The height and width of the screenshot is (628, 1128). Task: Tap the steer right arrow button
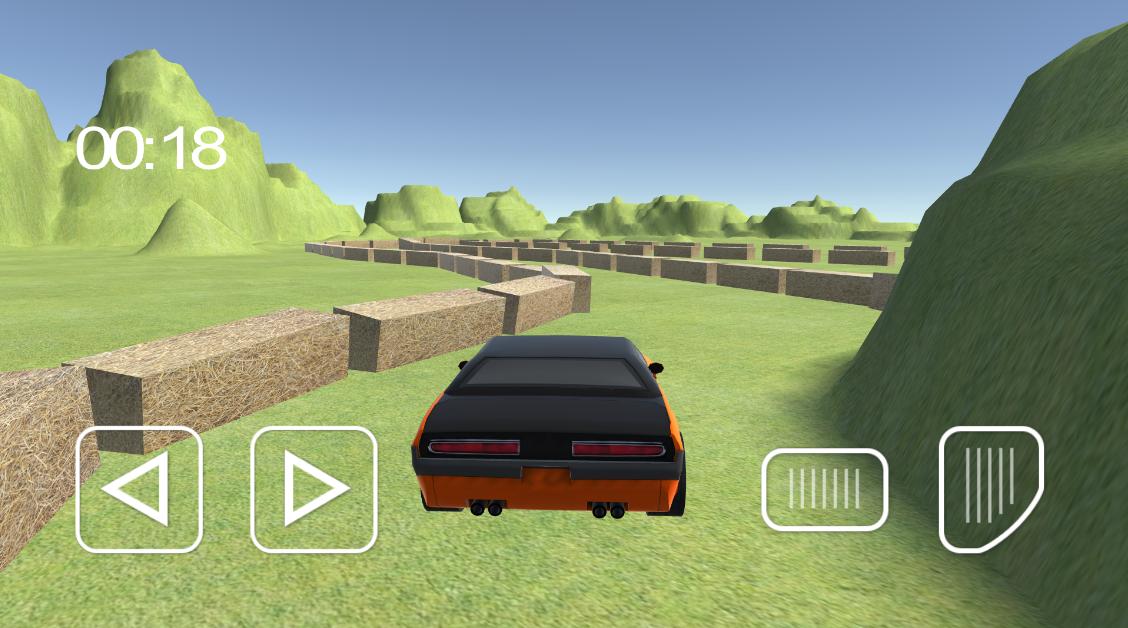pyautogui.click(x=313, y=489)
